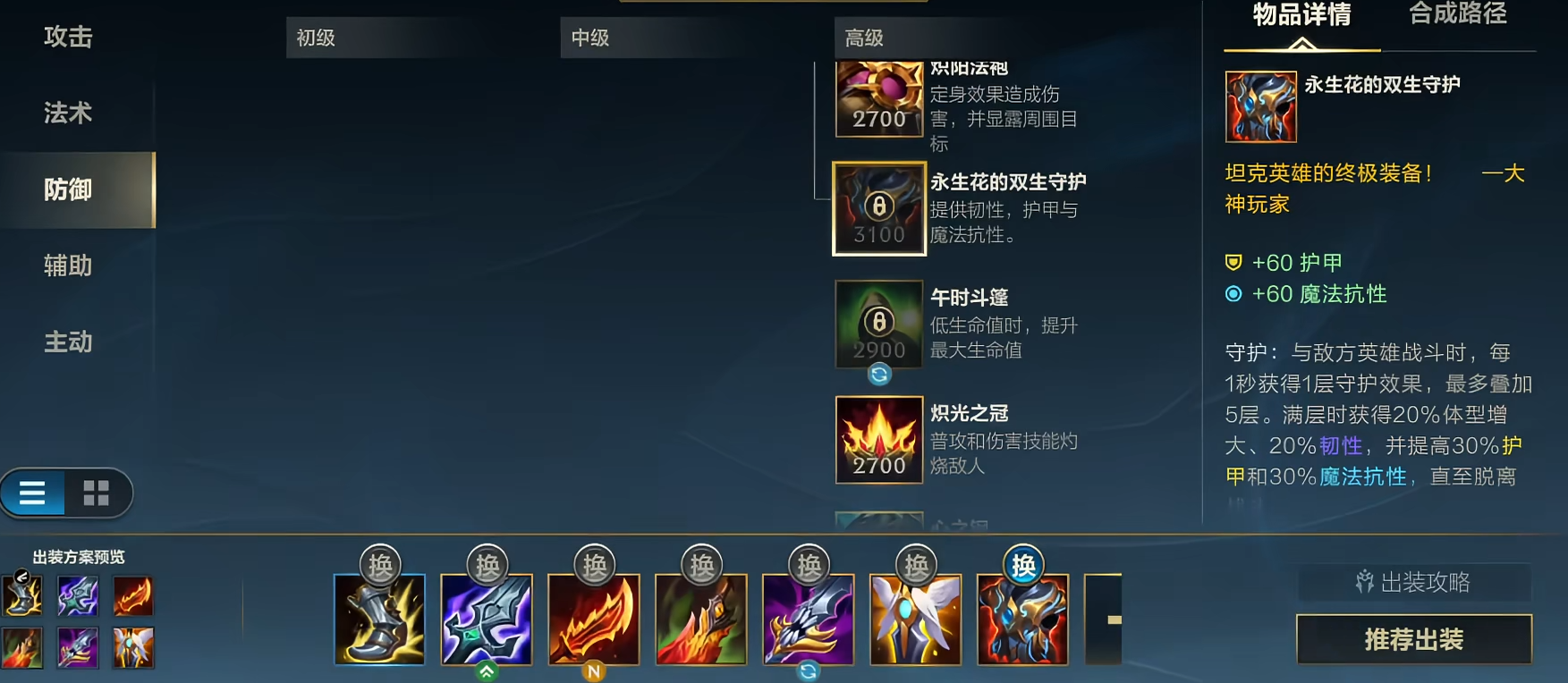Screen dimensions: 1568x683
Task: Open the 法术 category in the left sidebar
Action: coord(68,114)
